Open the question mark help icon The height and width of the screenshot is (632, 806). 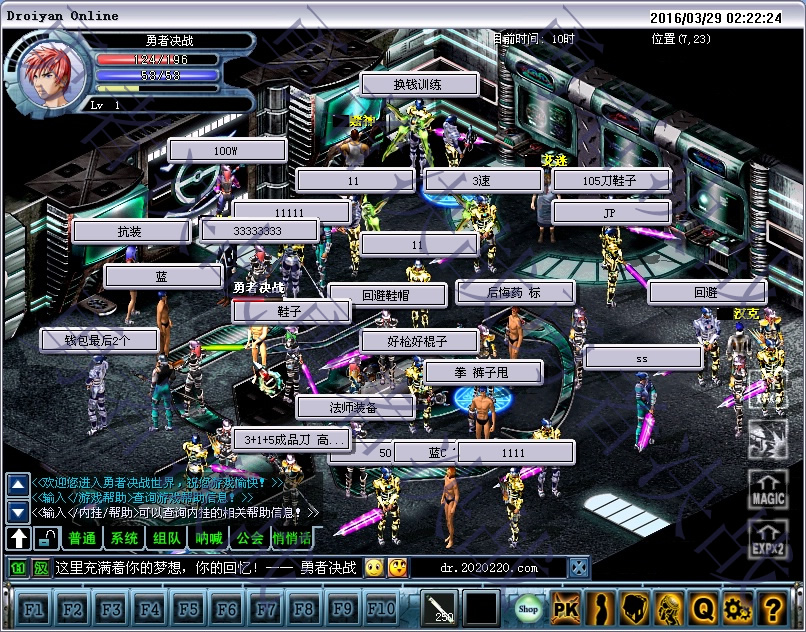(771, 607)
